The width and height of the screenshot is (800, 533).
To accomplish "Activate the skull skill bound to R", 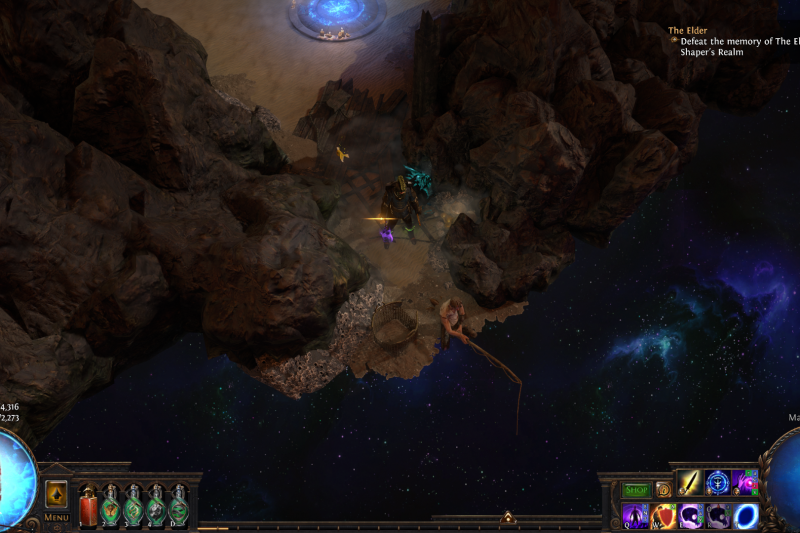I will coord(718,516).
